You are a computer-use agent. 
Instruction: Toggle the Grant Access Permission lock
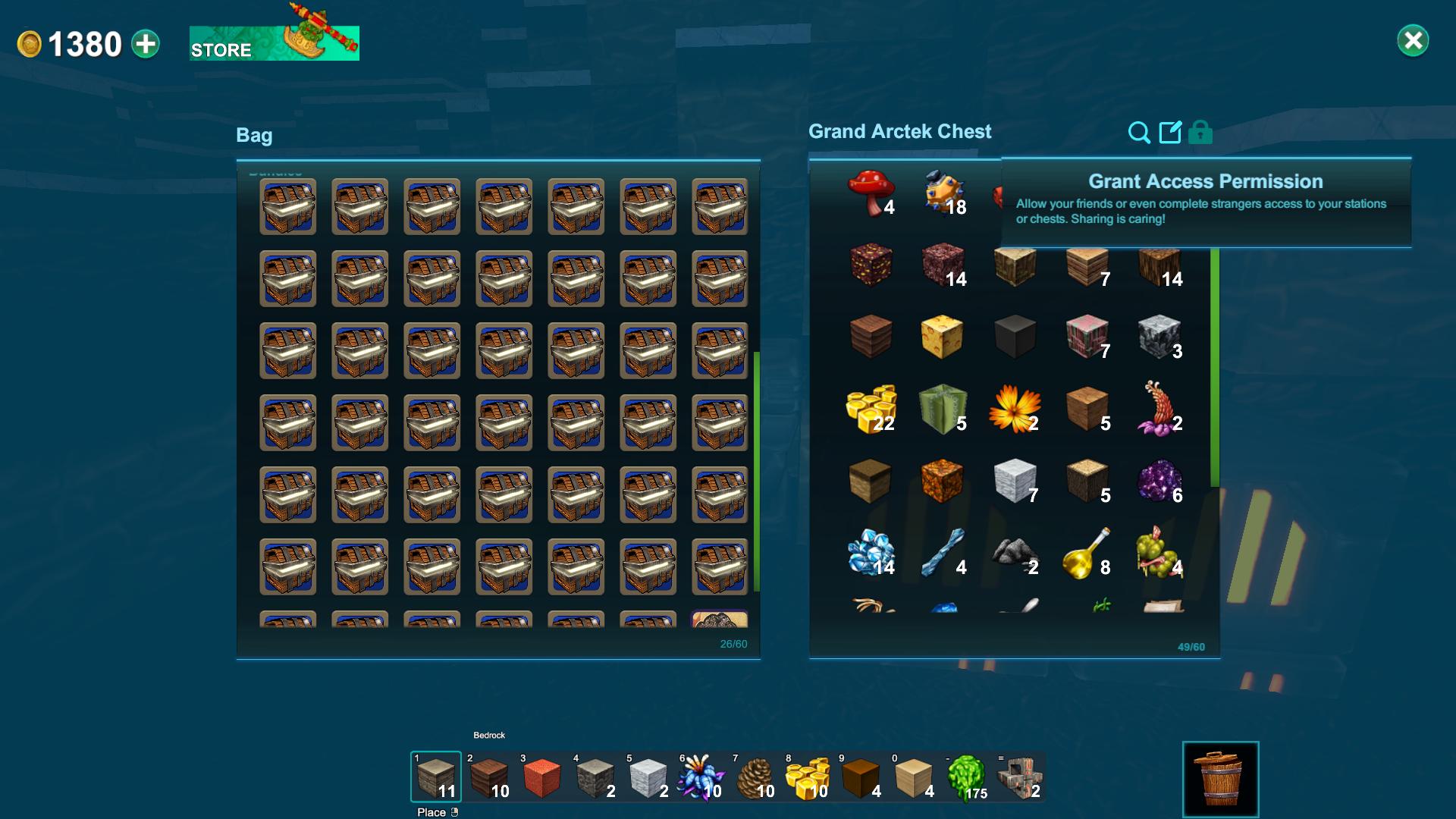pyautogui.click(x=1200, y=132)
